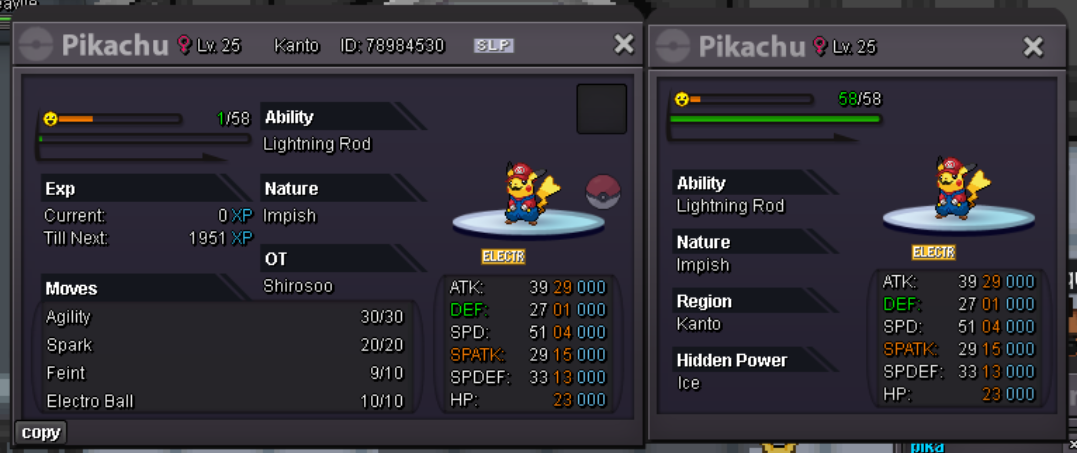The width and height of the screenshot is (1077, 453).
Task: Select the Agility move row
Action: click(224, 317)
